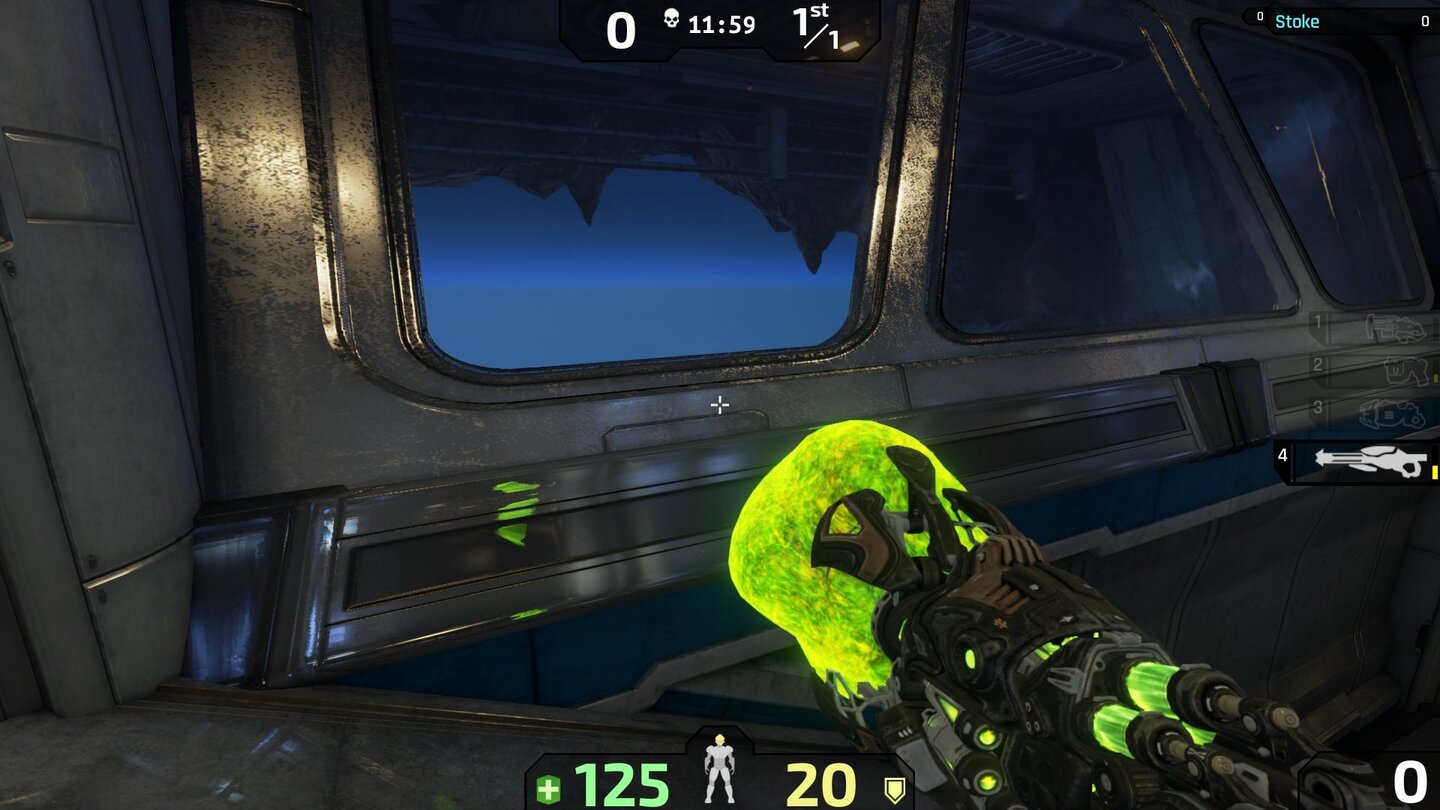Click the number 4 label on the equipped weapon slot

click(1283, 455)
